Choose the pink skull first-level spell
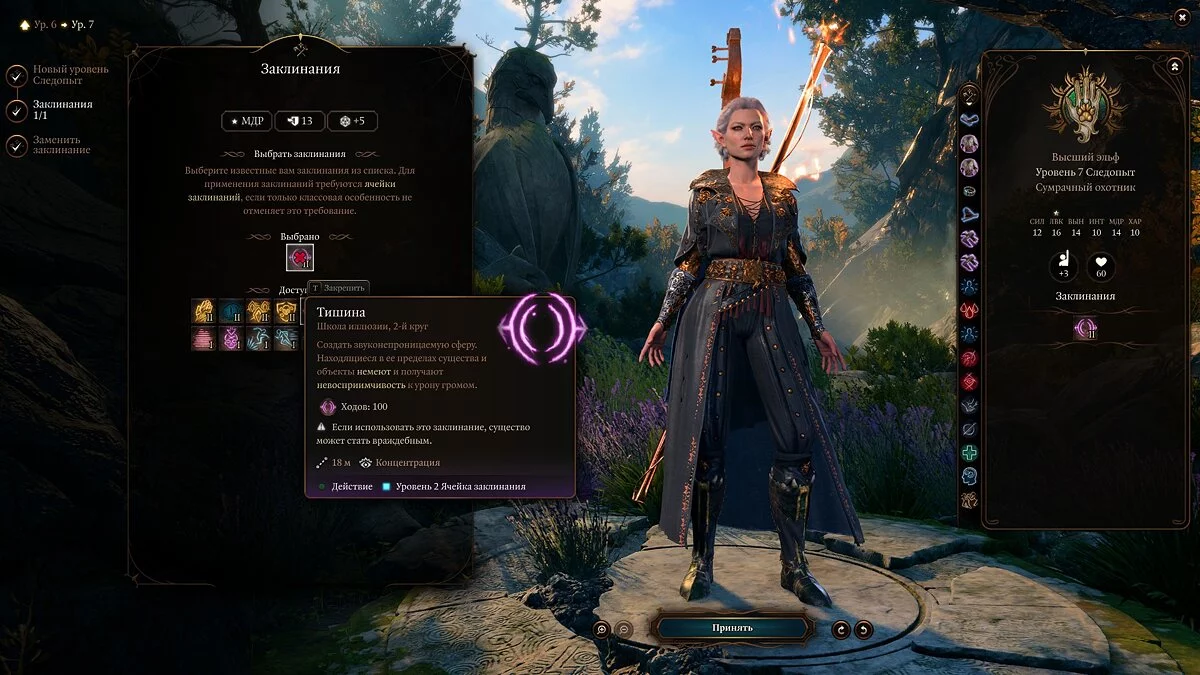Image resolution: width=1200 pixels, height=675 pixels. [x=231, y=339]
